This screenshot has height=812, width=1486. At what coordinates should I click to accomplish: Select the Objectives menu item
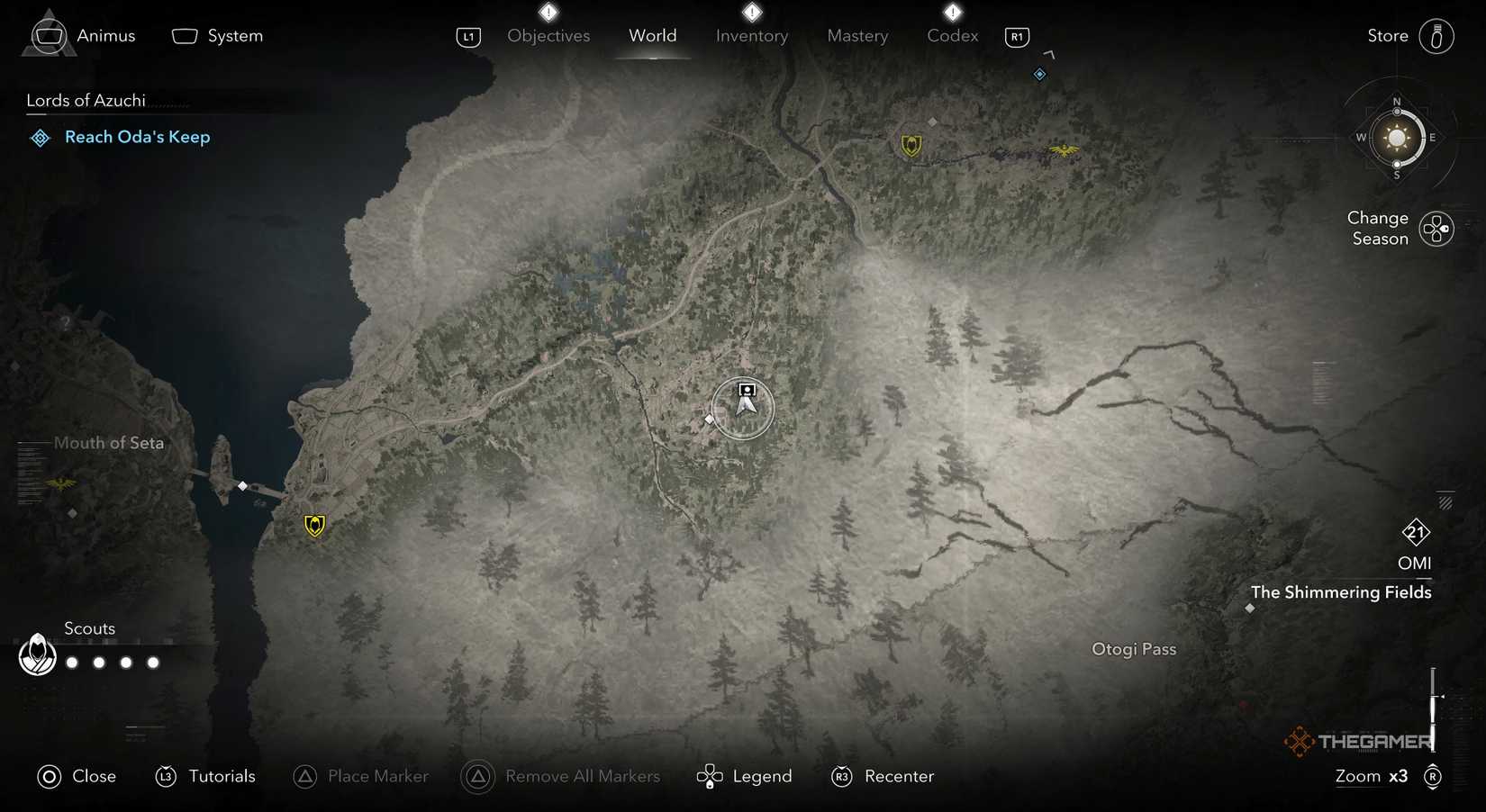(548, 36)
